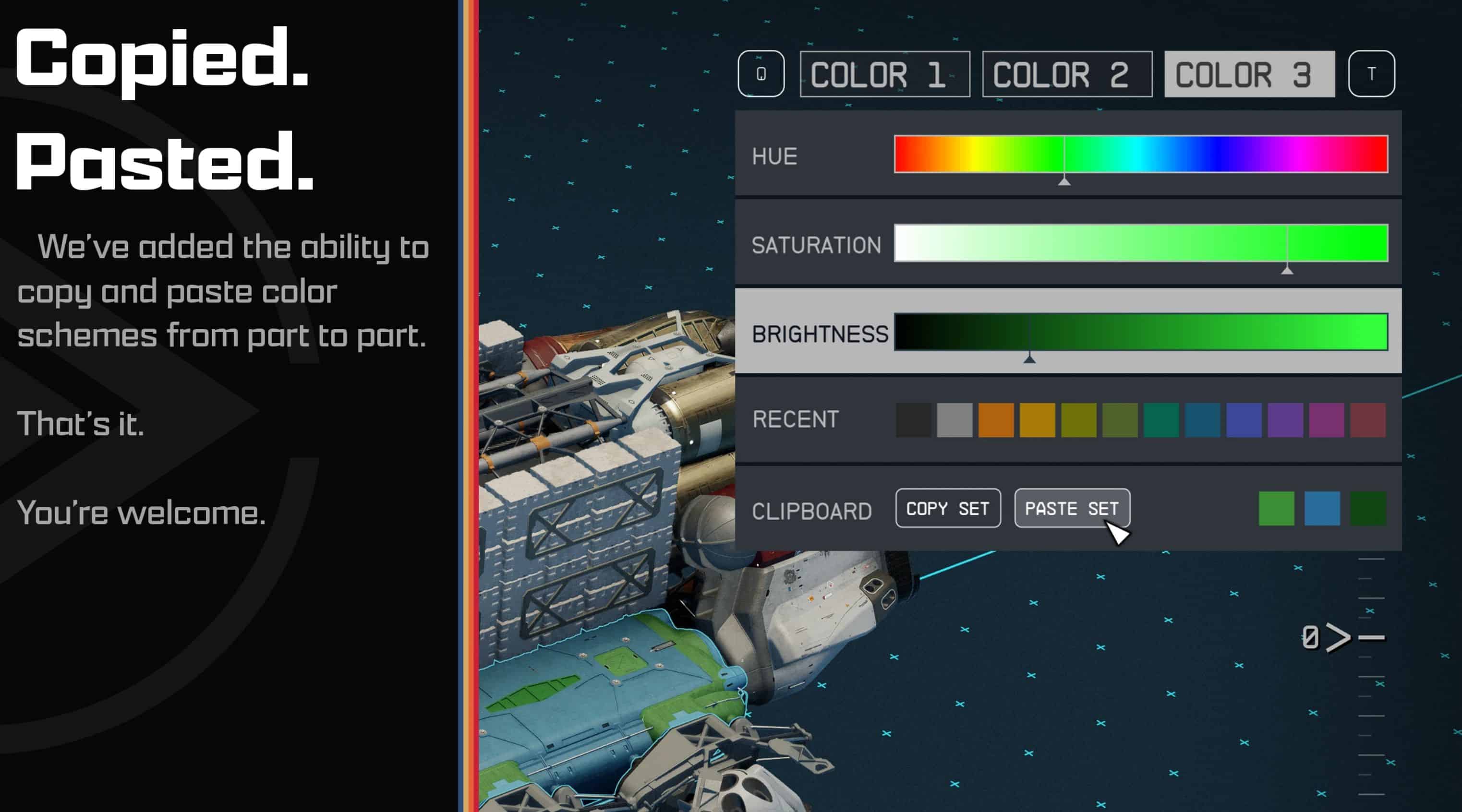This screenshot has height=812, width=1462.
Task: Choose the light gray recent swatch
Action: pyautogui.click(x=955, y=420)
